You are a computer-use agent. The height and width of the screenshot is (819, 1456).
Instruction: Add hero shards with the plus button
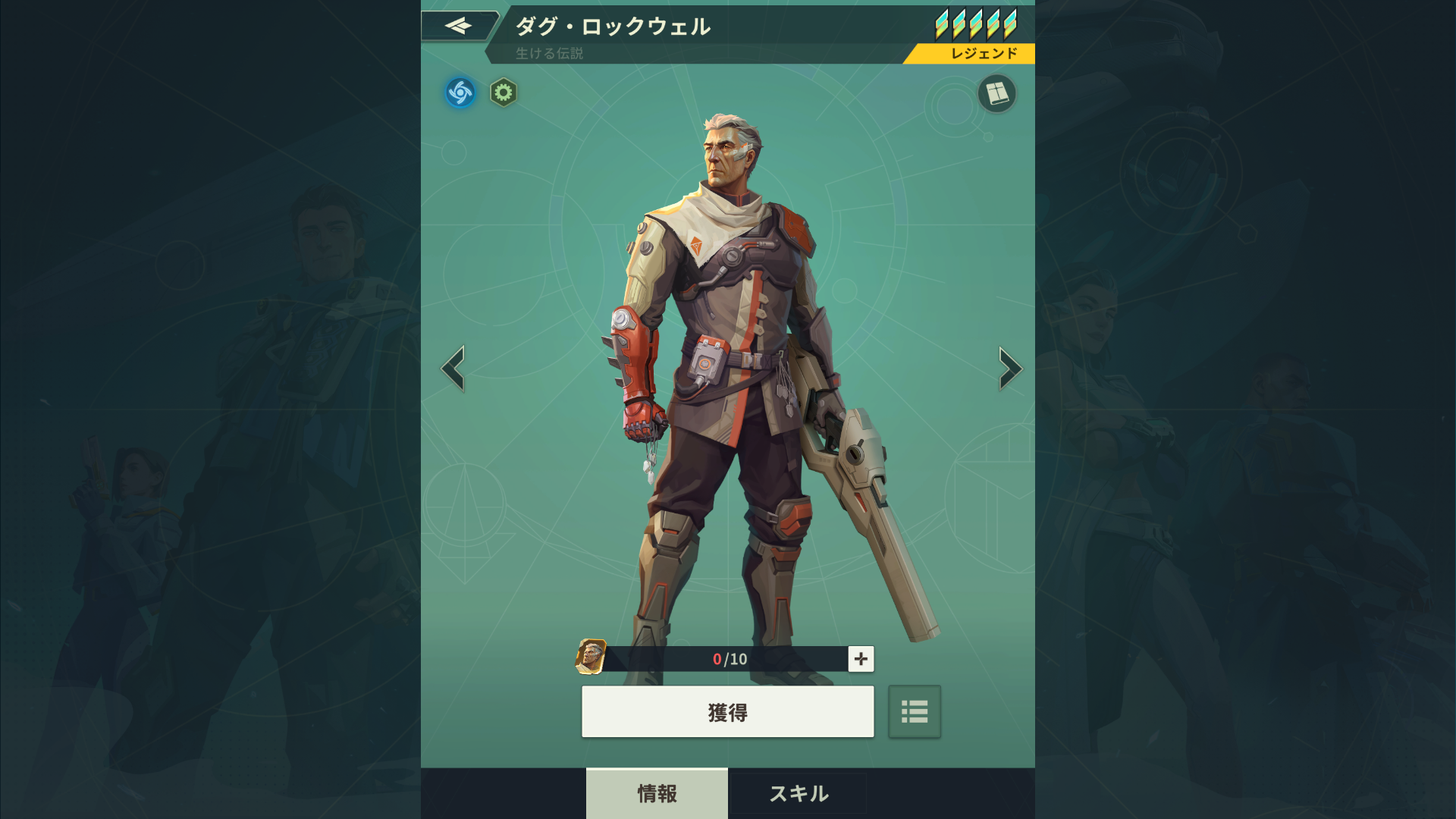coord(861,659)
